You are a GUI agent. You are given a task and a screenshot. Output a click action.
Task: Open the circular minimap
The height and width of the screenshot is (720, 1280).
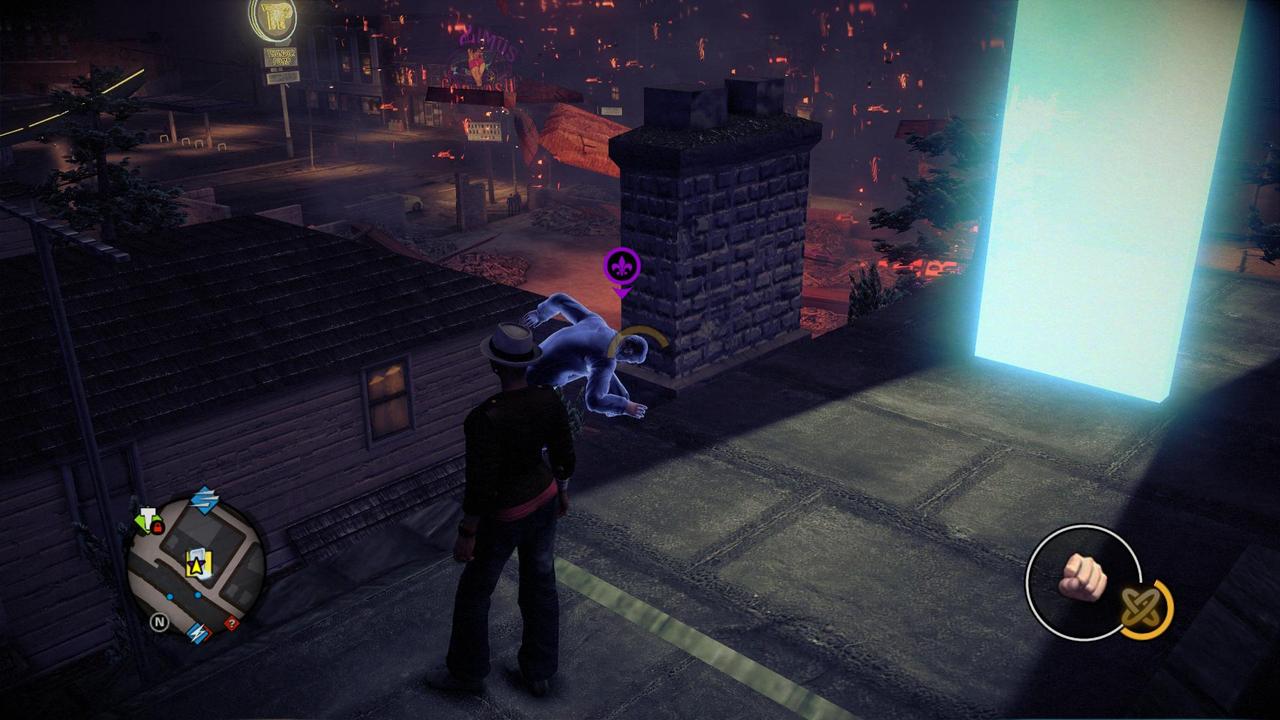[x=196, y=567]
